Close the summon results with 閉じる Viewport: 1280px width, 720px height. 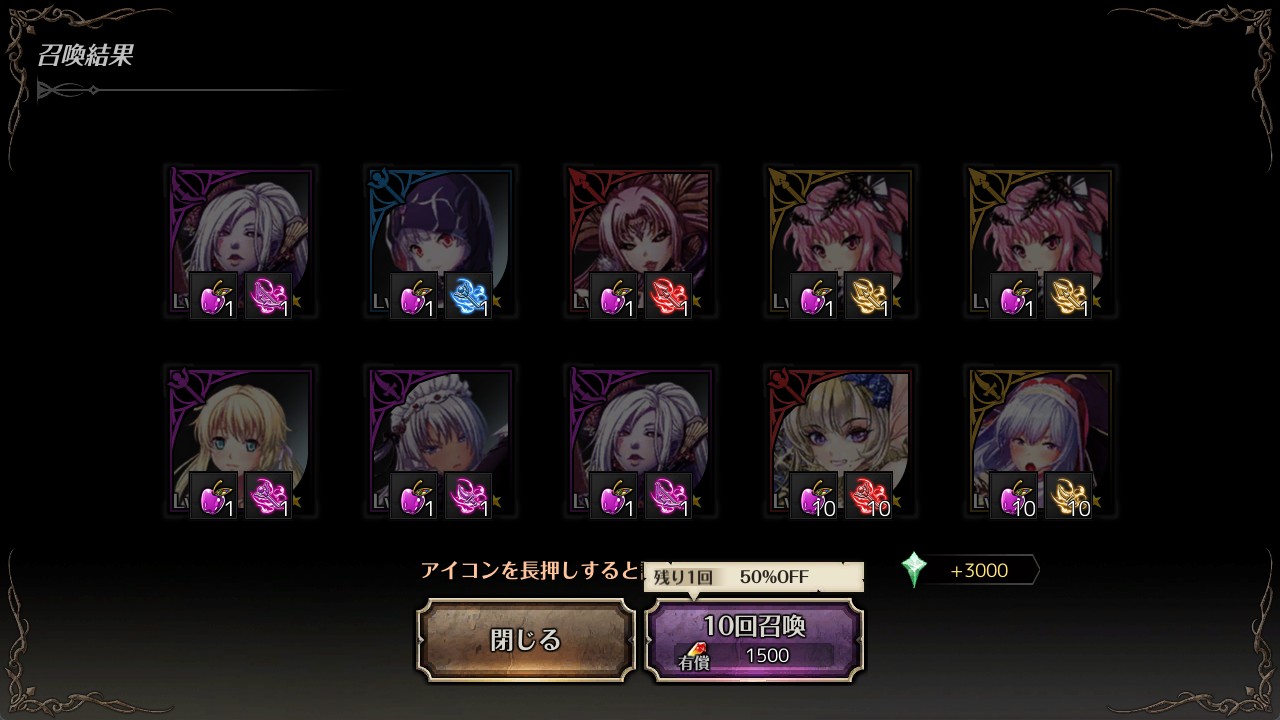526,640
